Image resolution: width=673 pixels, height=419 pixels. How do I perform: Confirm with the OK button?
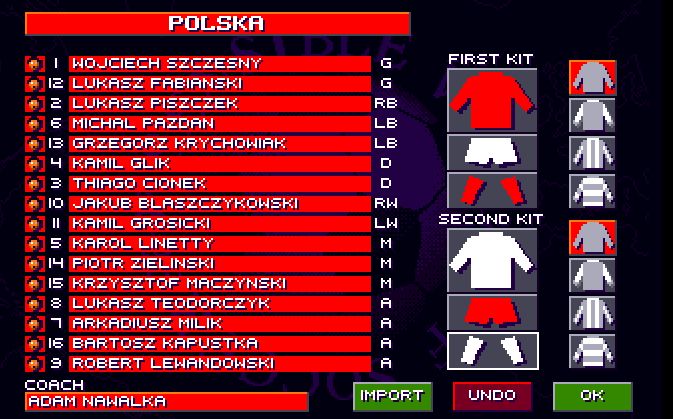click(x=592, y=396)
